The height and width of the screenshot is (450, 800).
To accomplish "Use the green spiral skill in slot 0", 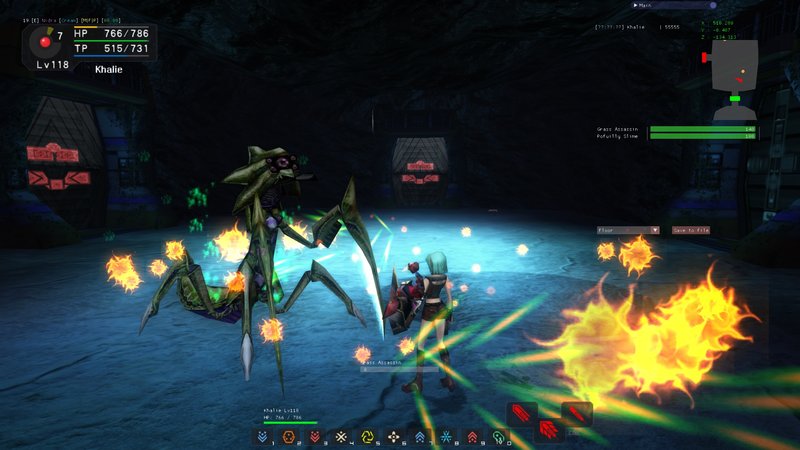I will [x=498, y=437].
